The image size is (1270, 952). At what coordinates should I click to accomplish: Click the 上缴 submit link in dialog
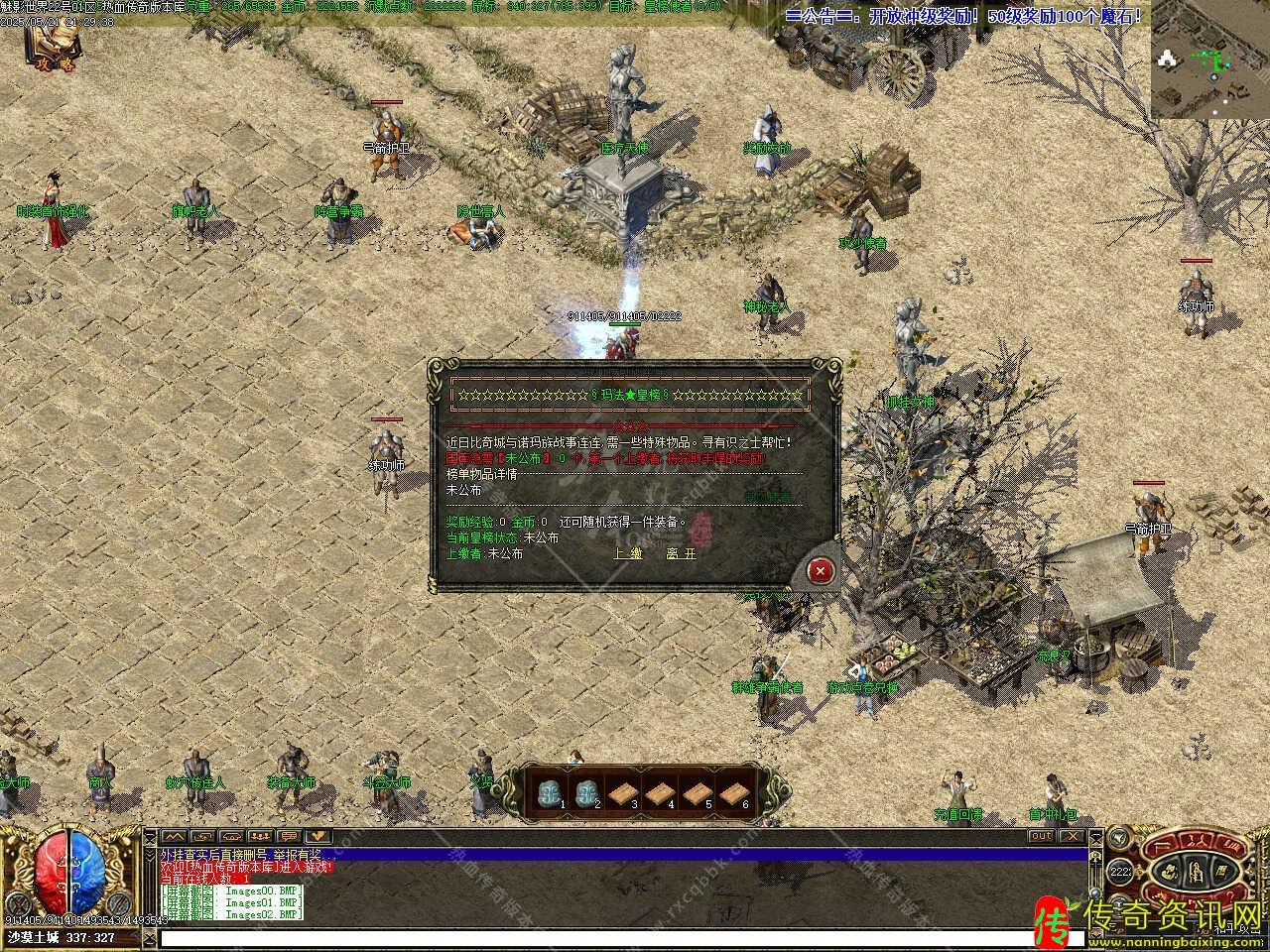pos(629,553)
